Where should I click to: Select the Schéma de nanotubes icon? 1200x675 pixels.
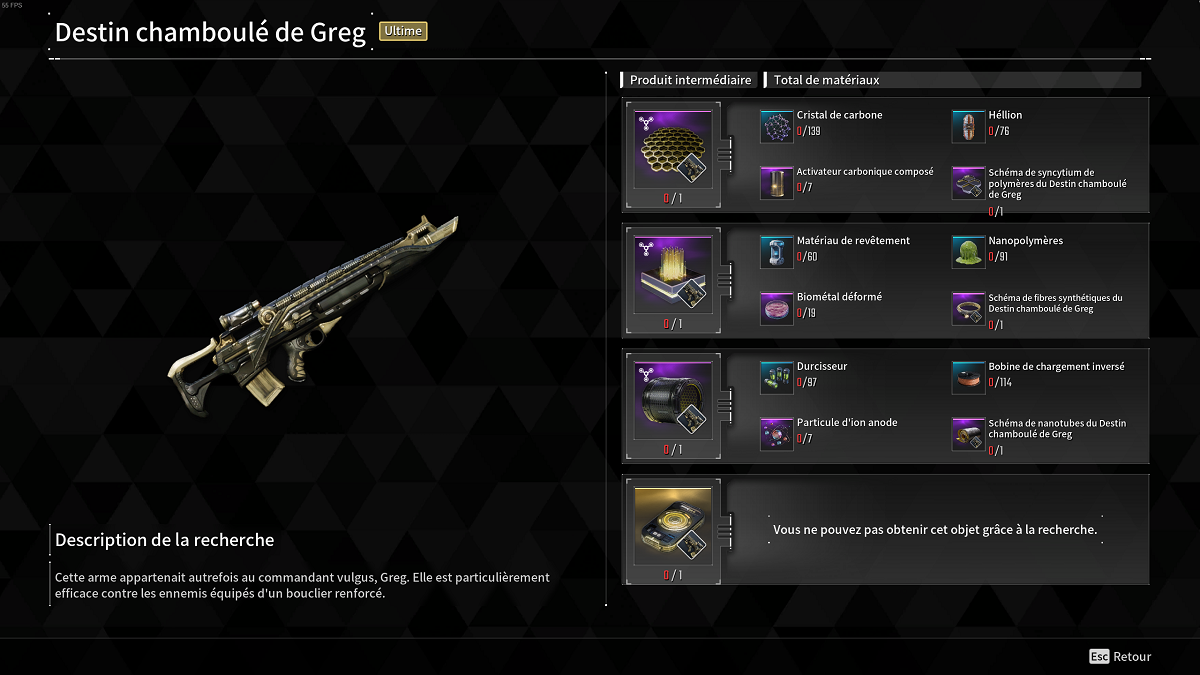(x=968, y=434)
